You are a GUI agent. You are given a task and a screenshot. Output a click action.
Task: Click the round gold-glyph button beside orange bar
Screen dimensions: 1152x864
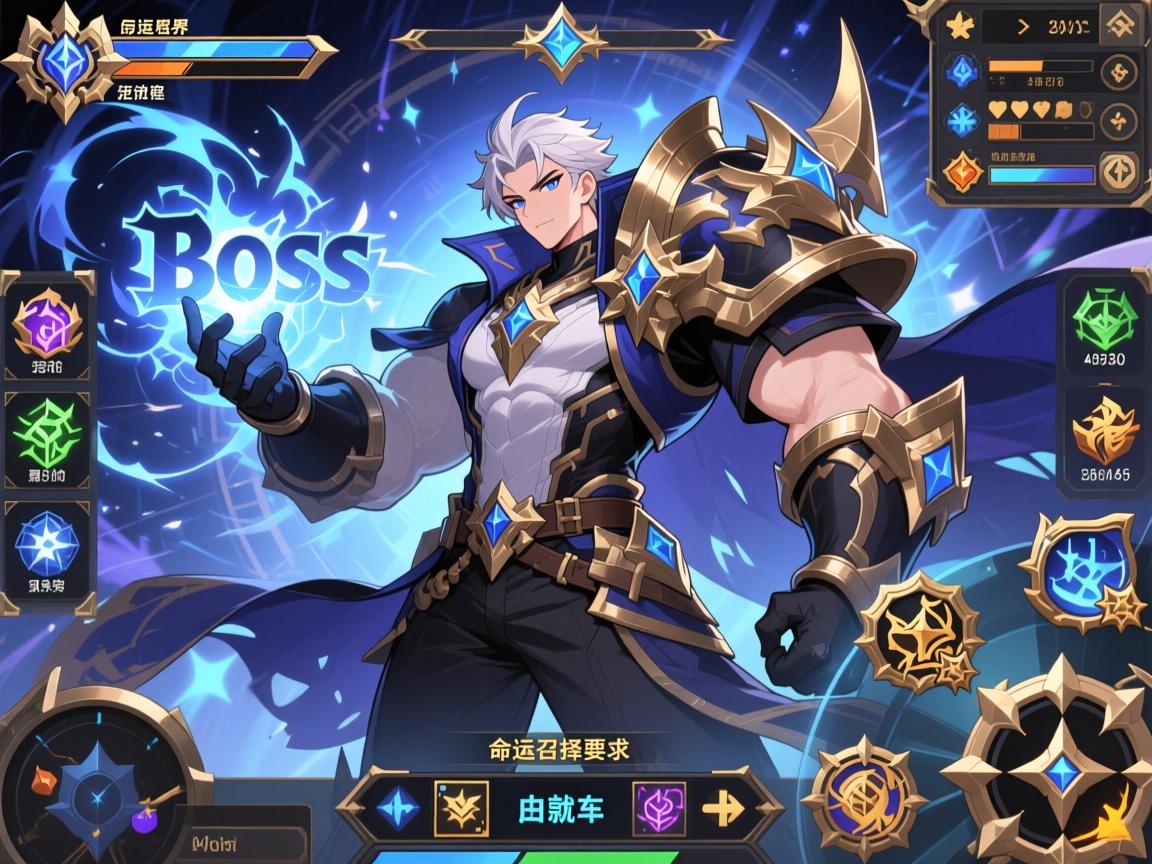[1118, 71]
